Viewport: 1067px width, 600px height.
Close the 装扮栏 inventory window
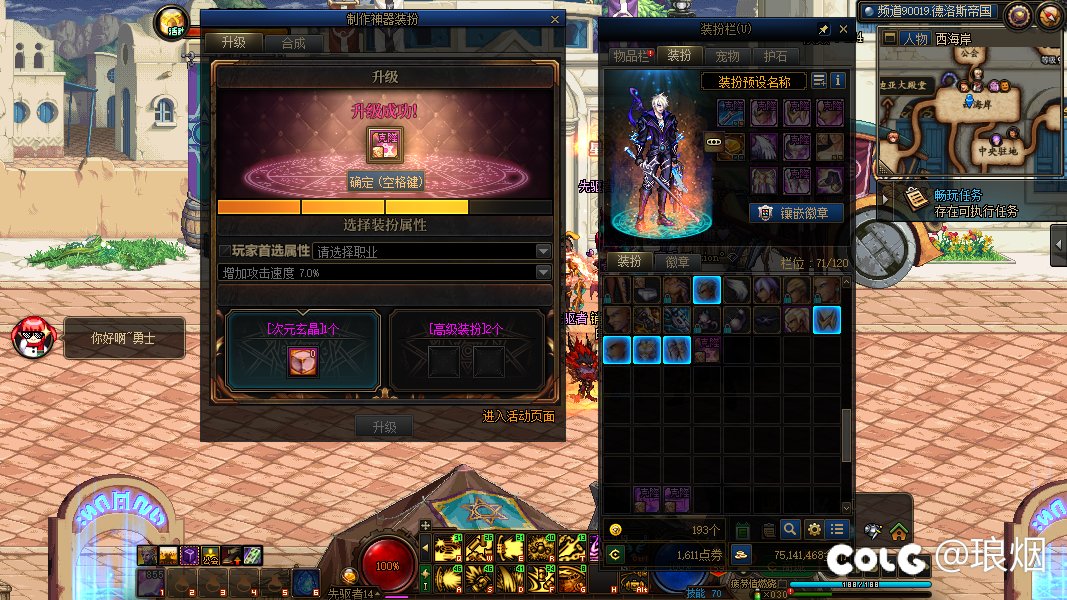[843, 30]
